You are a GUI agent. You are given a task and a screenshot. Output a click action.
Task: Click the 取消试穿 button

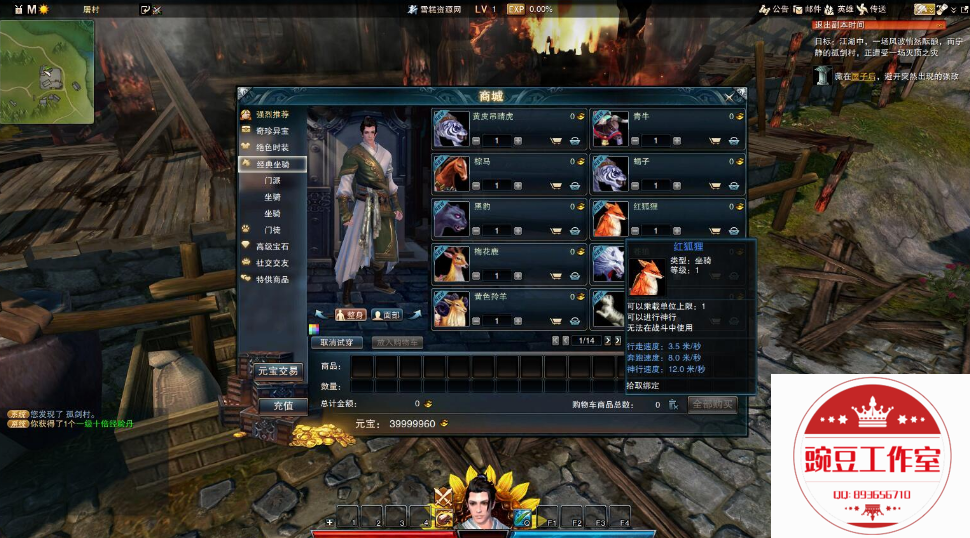(x=338, y=342)
